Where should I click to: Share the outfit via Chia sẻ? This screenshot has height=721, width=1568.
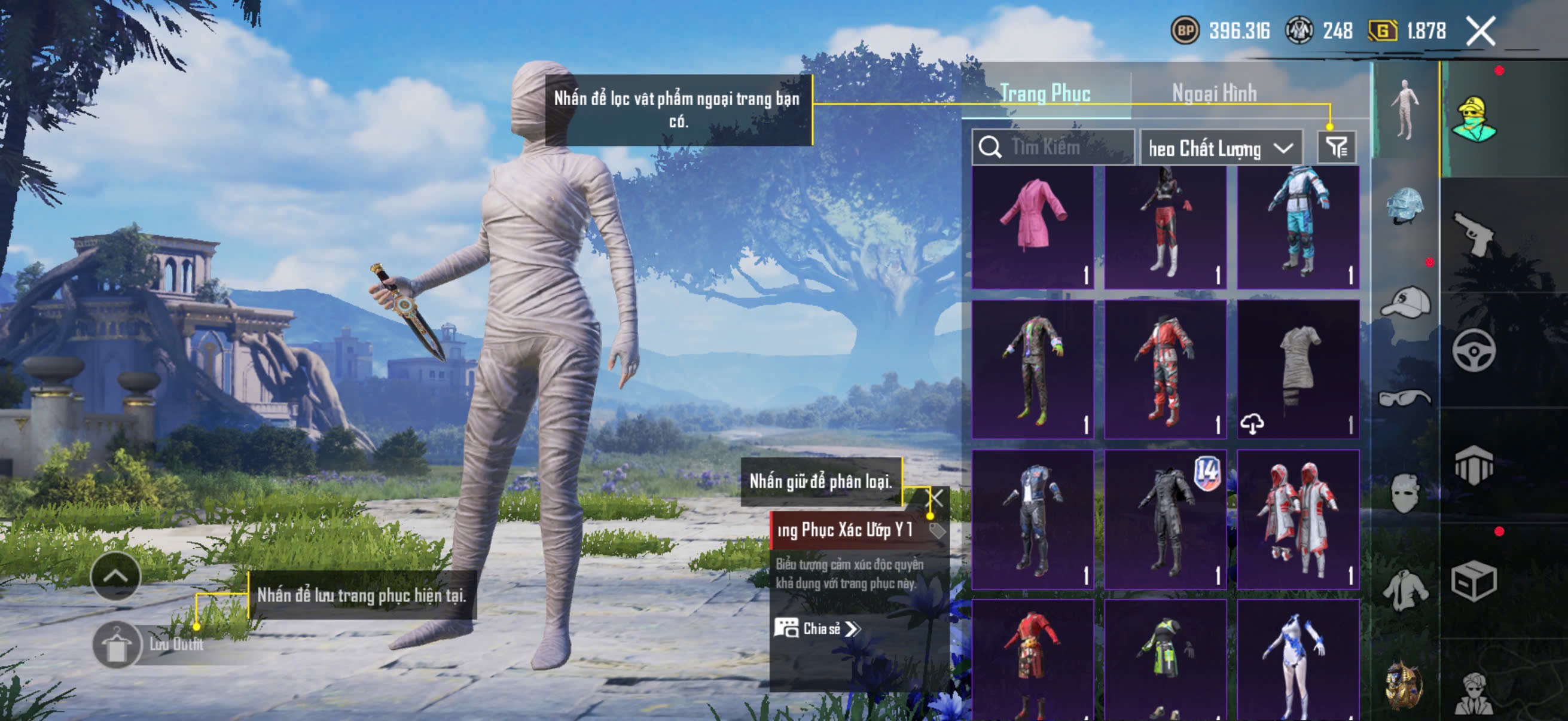(x=817, y=628)
